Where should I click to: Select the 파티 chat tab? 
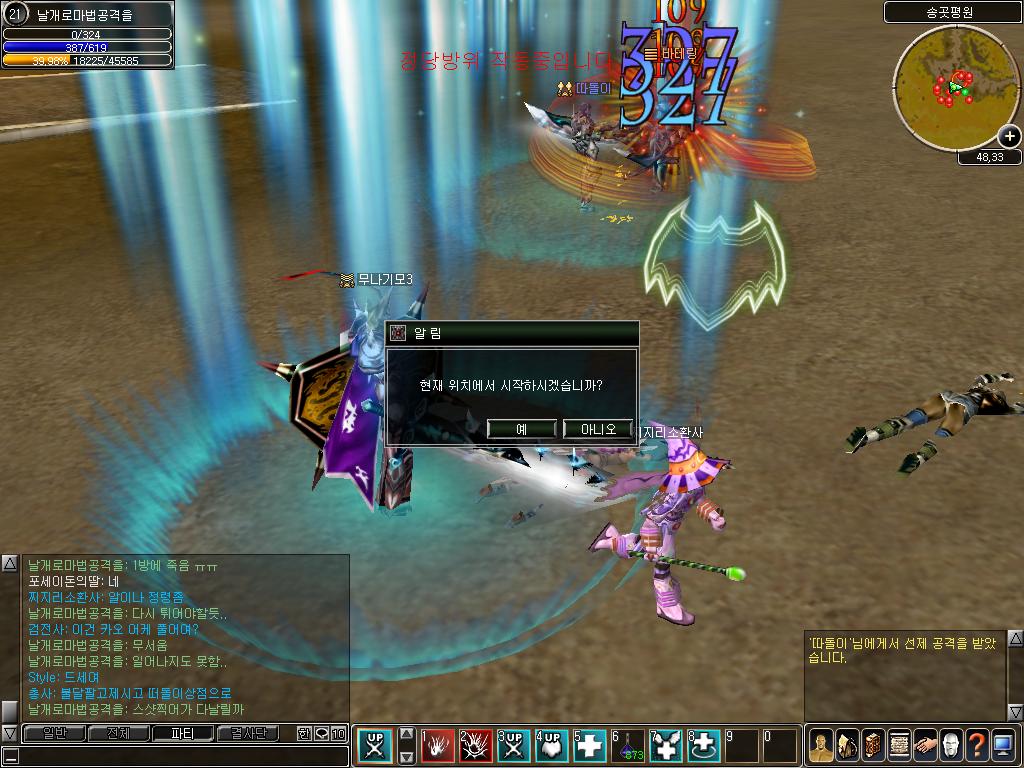pyautogui.click(x=183, y=733)
